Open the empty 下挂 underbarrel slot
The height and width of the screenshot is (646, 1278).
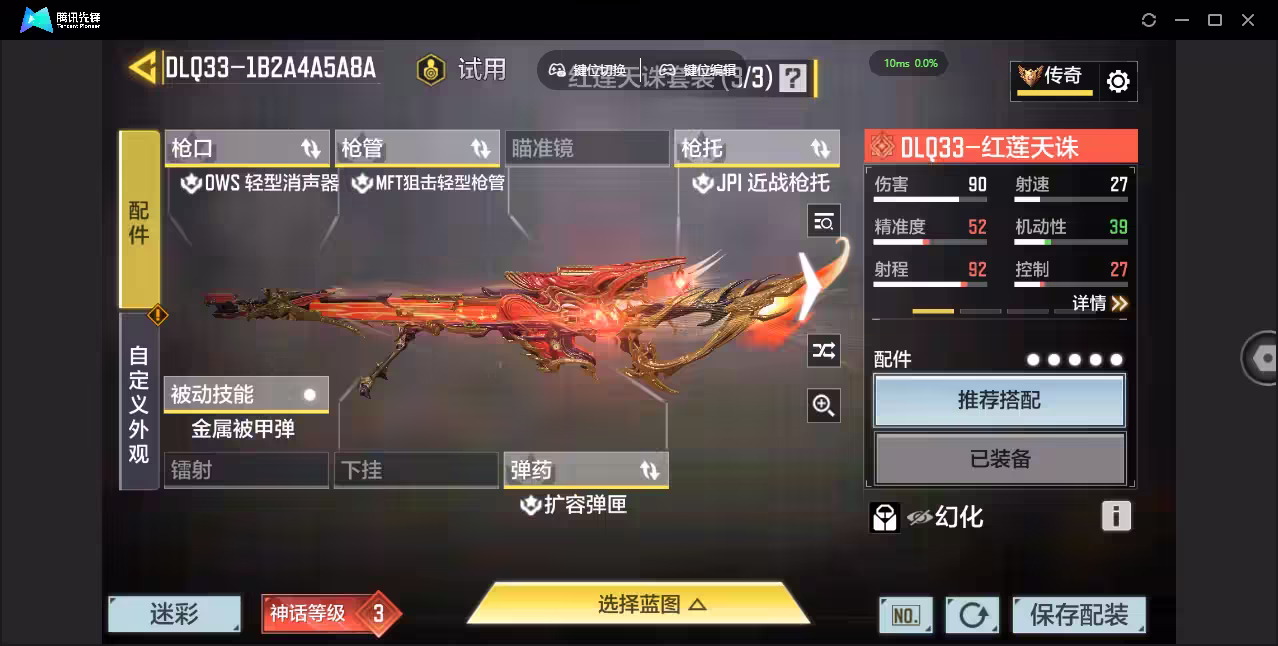coord(416,470)
